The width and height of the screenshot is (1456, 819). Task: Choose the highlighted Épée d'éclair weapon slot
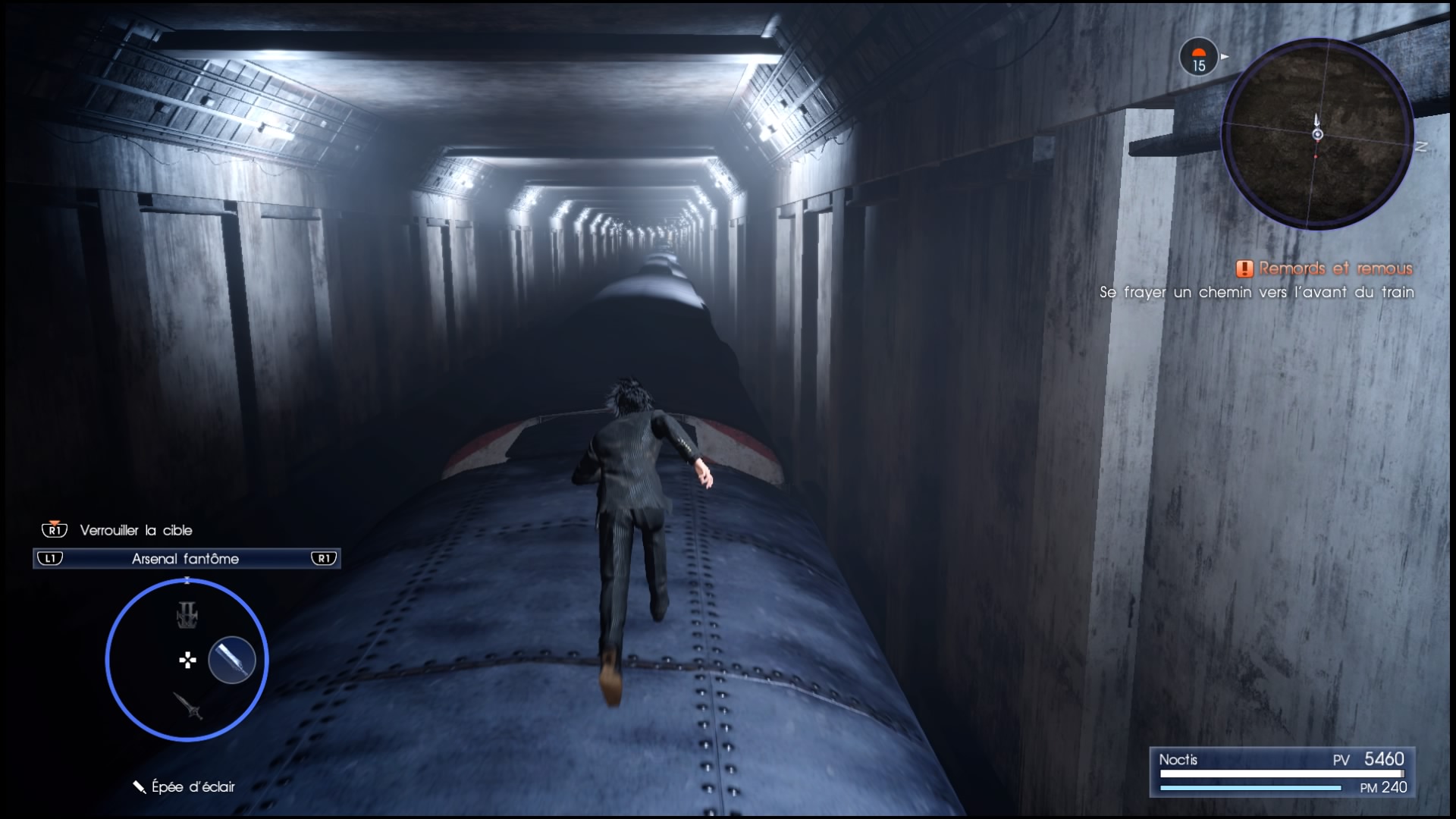(232, 659)
